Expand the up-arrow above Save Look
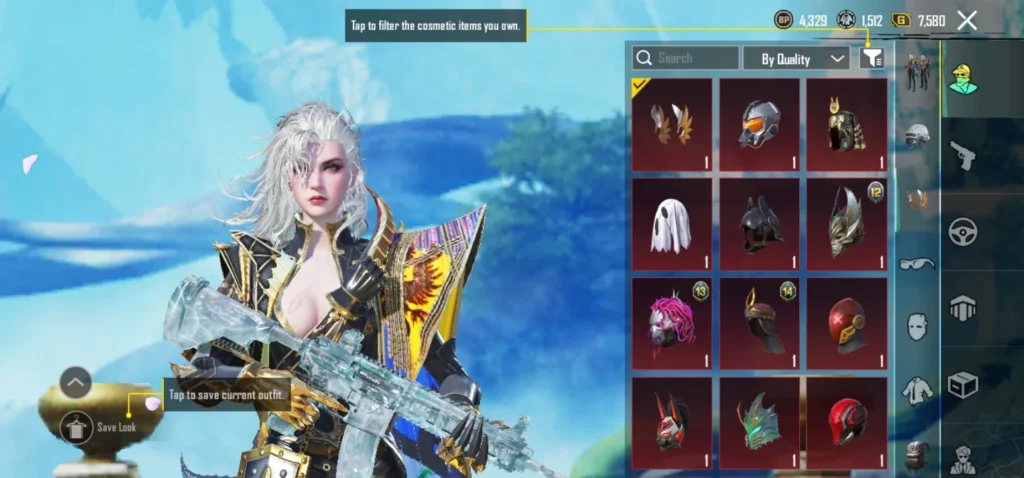The width and height of the screenshot is (1024, 478). pyautogui.click(x=76, y=382)
